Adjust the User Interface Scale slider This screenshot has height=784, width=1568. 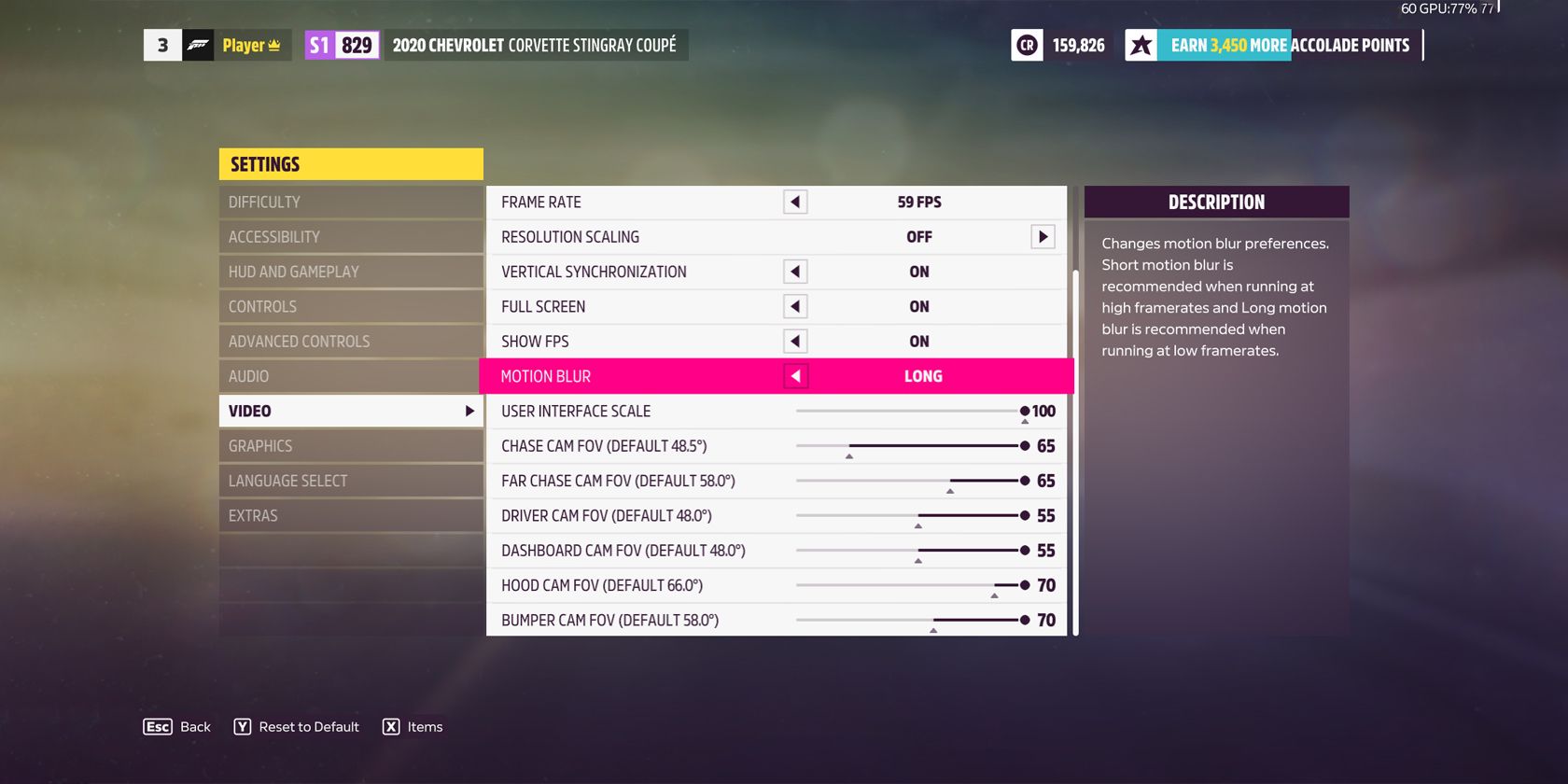coord(1024,411)
